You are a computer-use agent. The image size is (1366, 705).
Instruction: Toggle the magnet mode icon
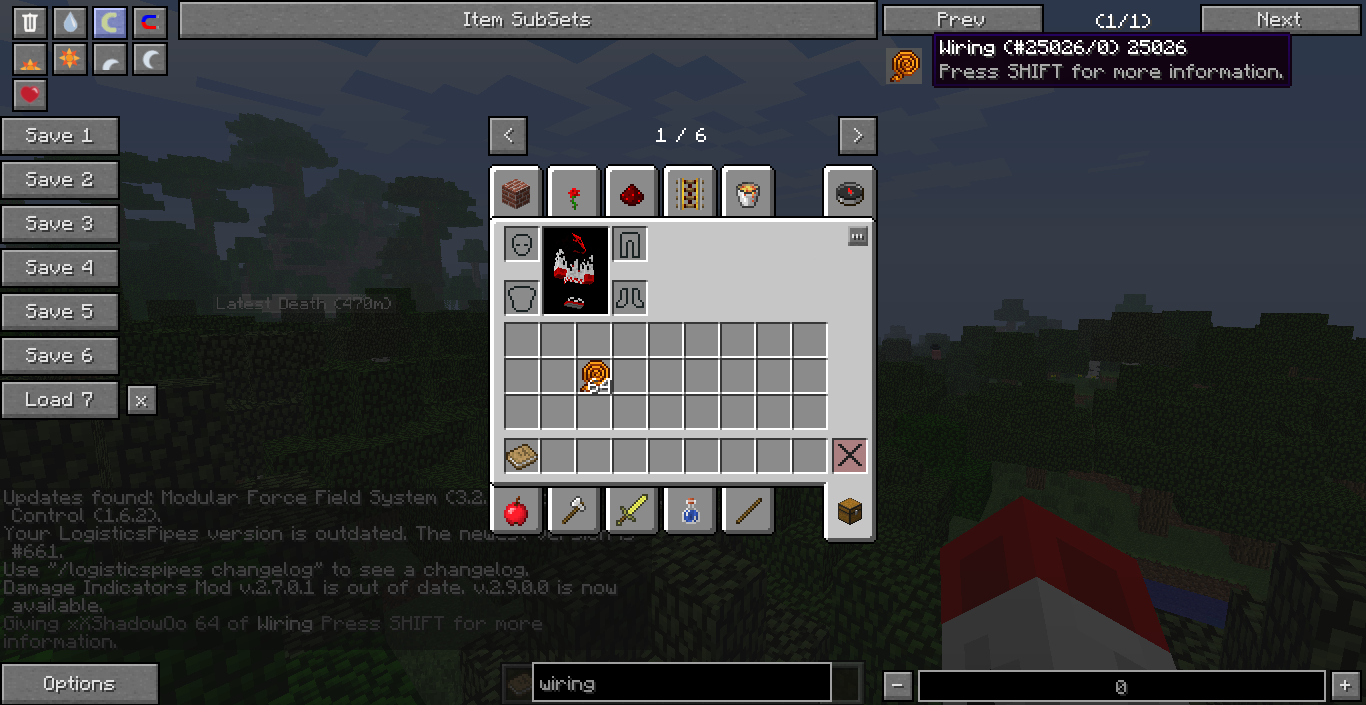click(149, 23)
